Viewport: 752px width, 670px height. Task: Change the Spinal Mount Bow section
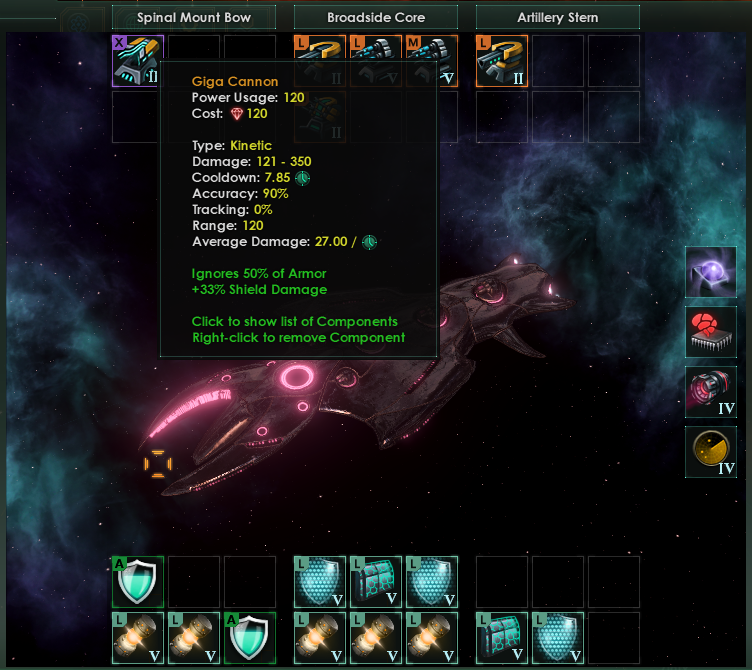tap(194, 17)
